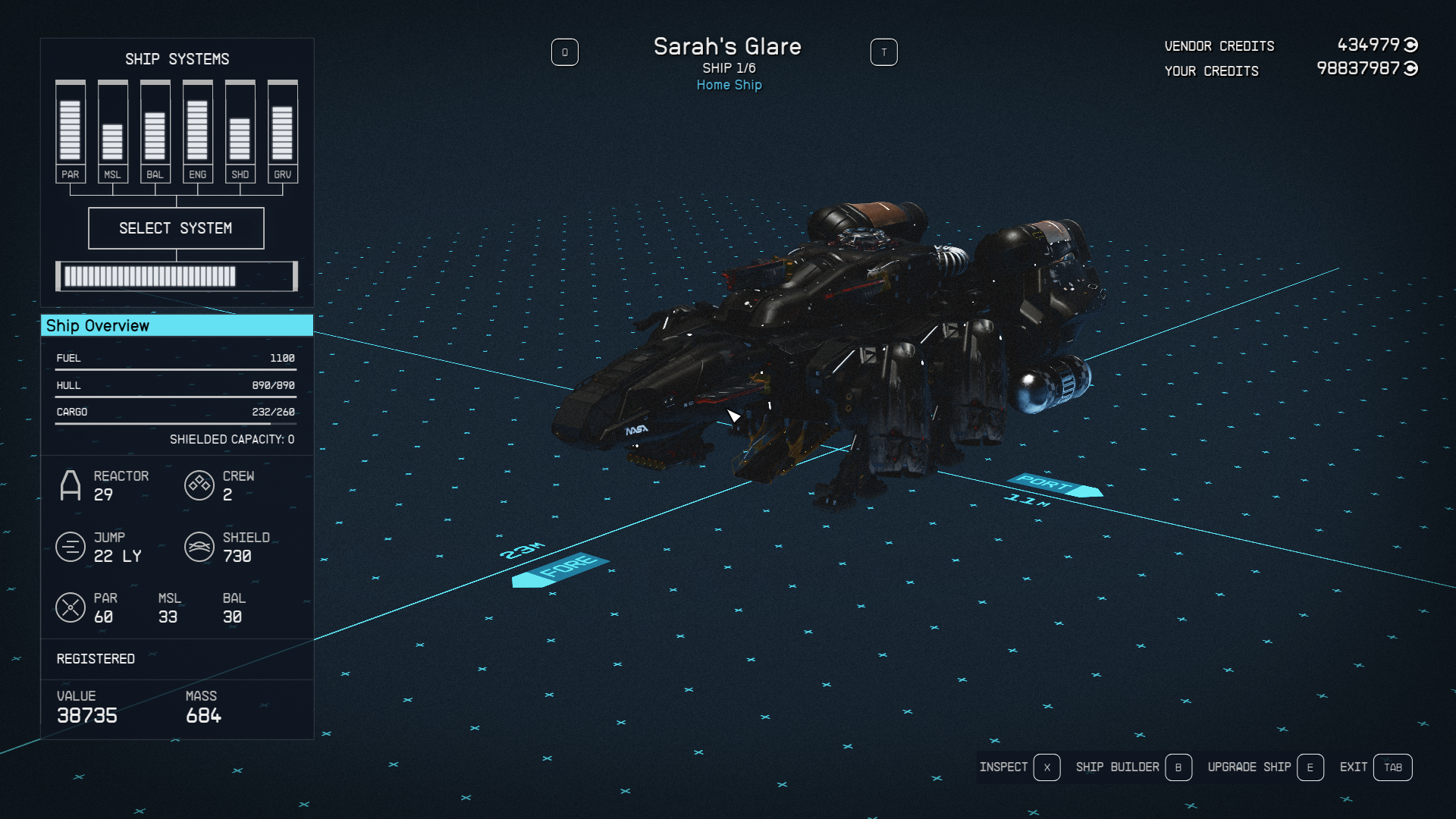Select the PAR power system column

[70, 130]
